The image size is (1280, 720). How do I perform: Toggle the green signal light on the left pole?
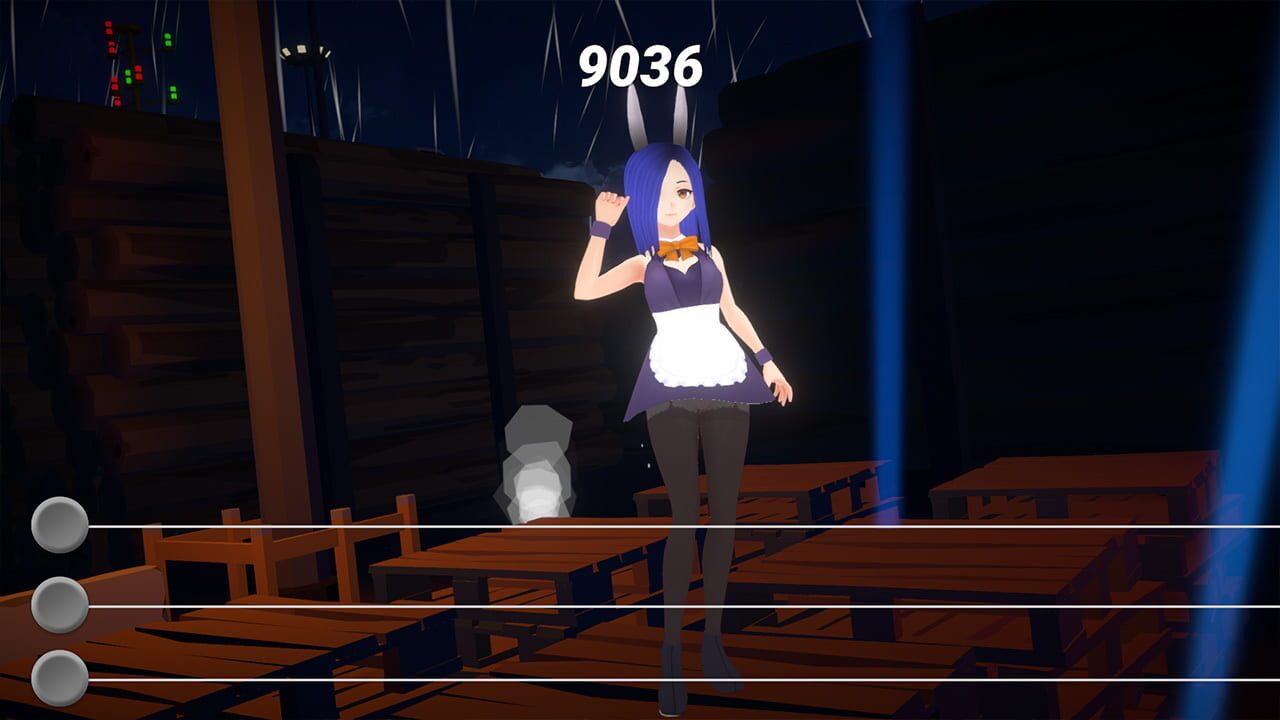pyautogui.click(x=168, y=40)
